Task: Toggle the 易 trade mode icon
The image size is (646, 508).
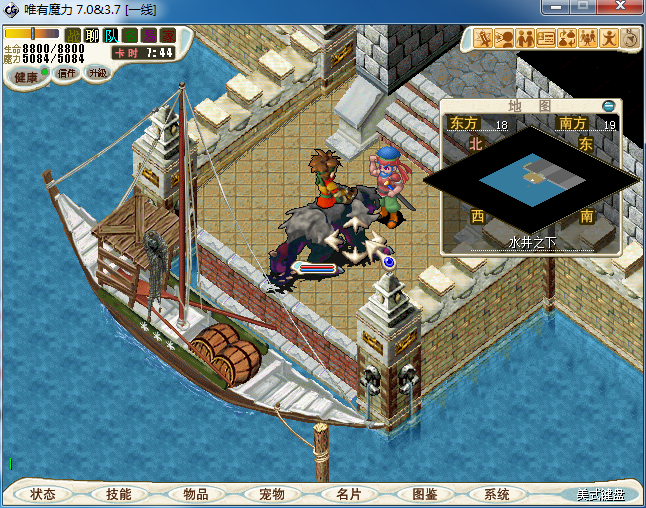Action: (x=149, y=36)
